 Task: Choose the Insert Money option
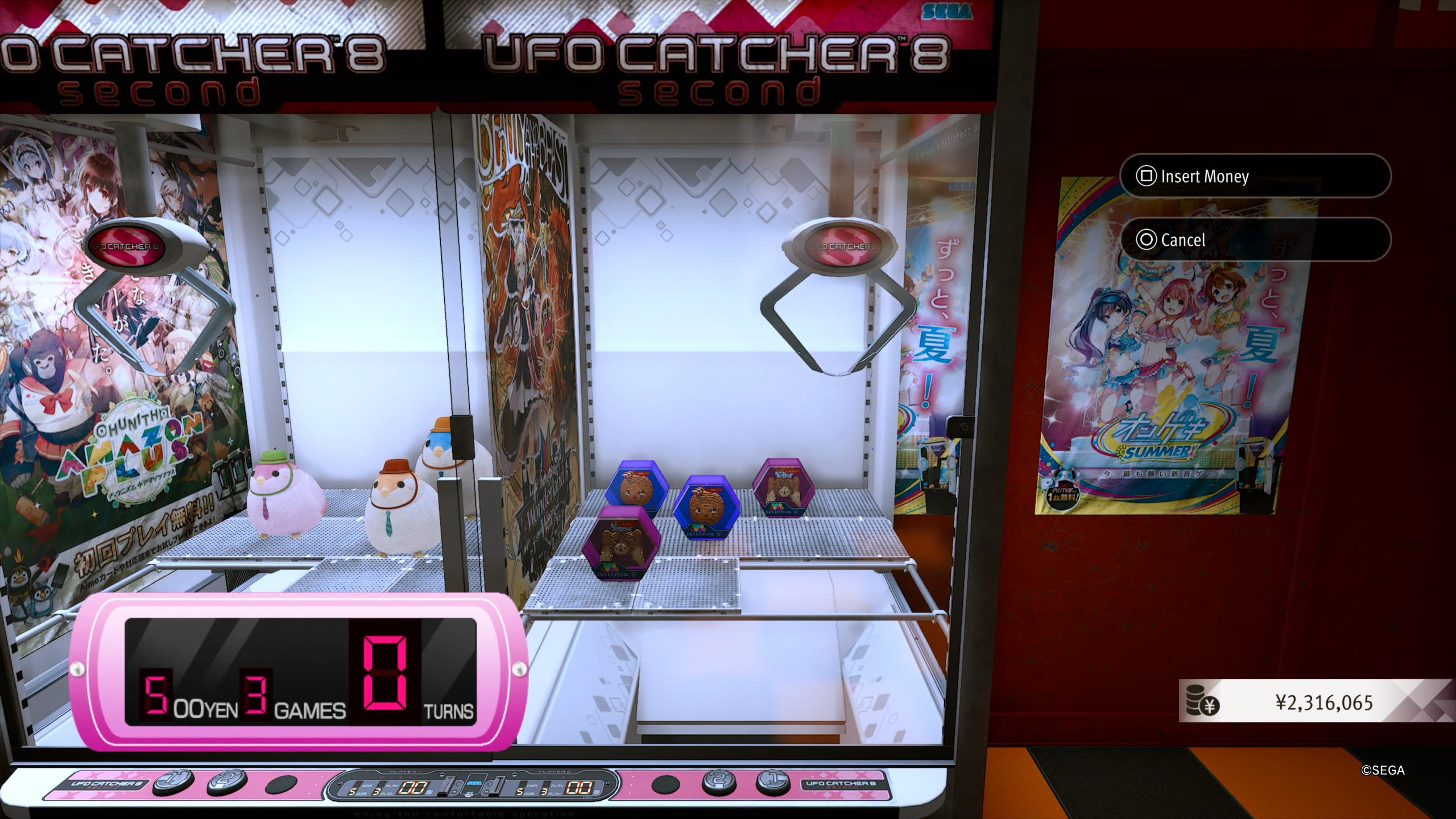point(1254,176)
